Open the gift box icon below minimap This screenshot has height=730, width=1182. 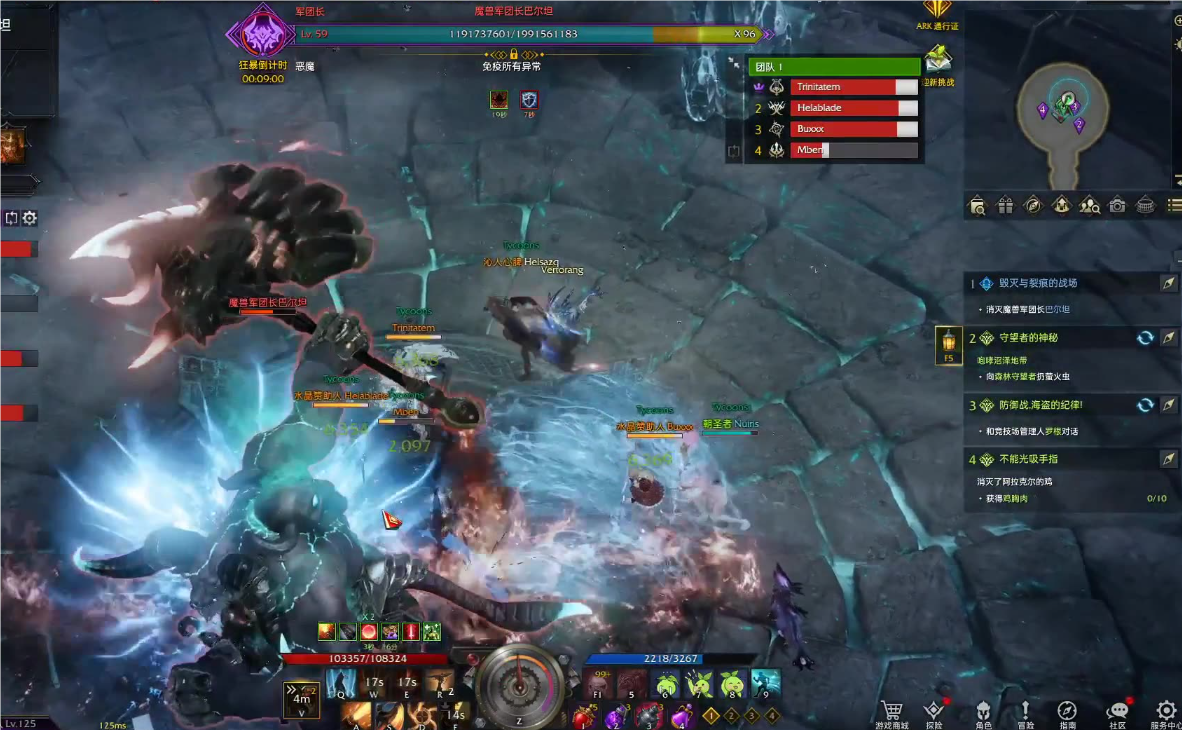click(x=1005, y=205)
